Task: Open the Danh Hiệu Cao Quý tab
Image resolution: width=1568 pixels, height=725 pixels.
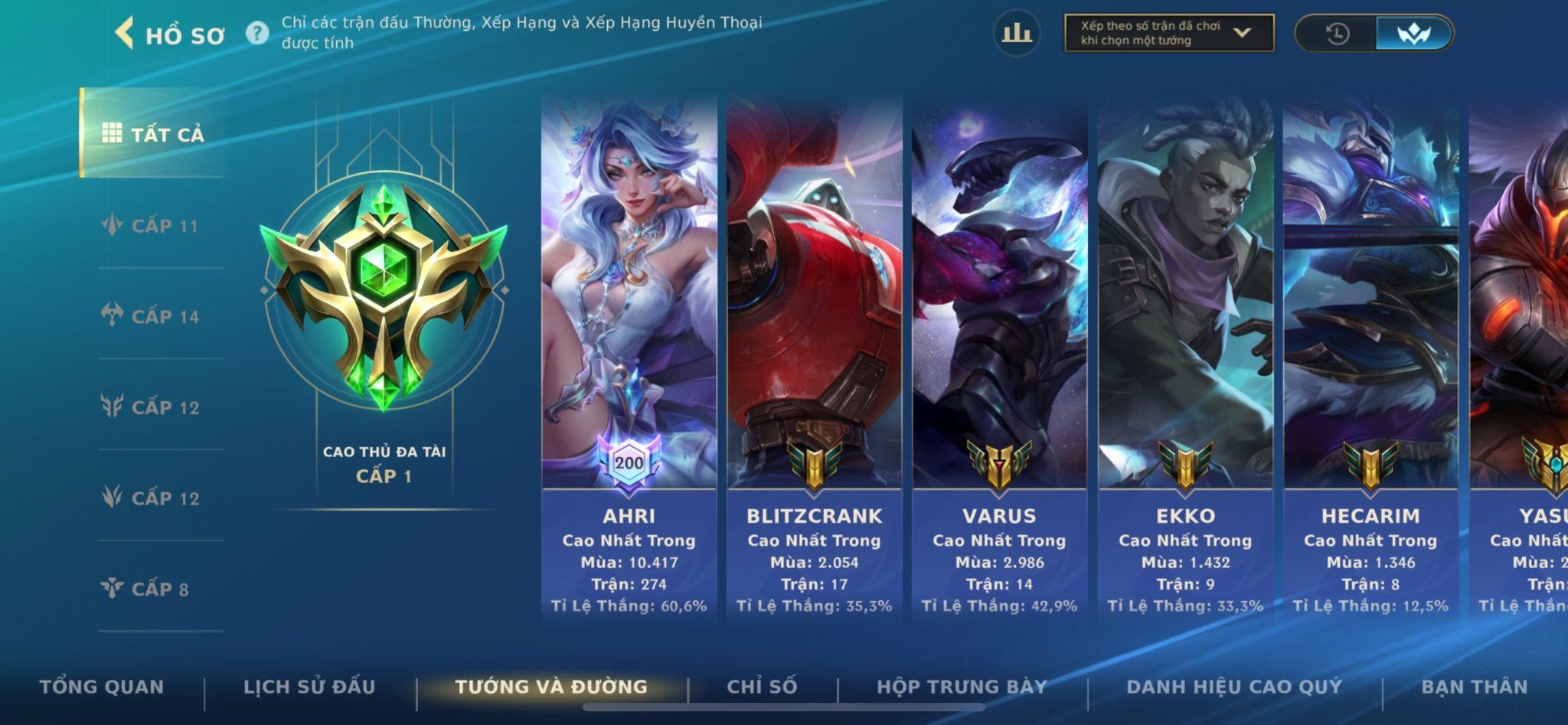Action: [1234, 687]
